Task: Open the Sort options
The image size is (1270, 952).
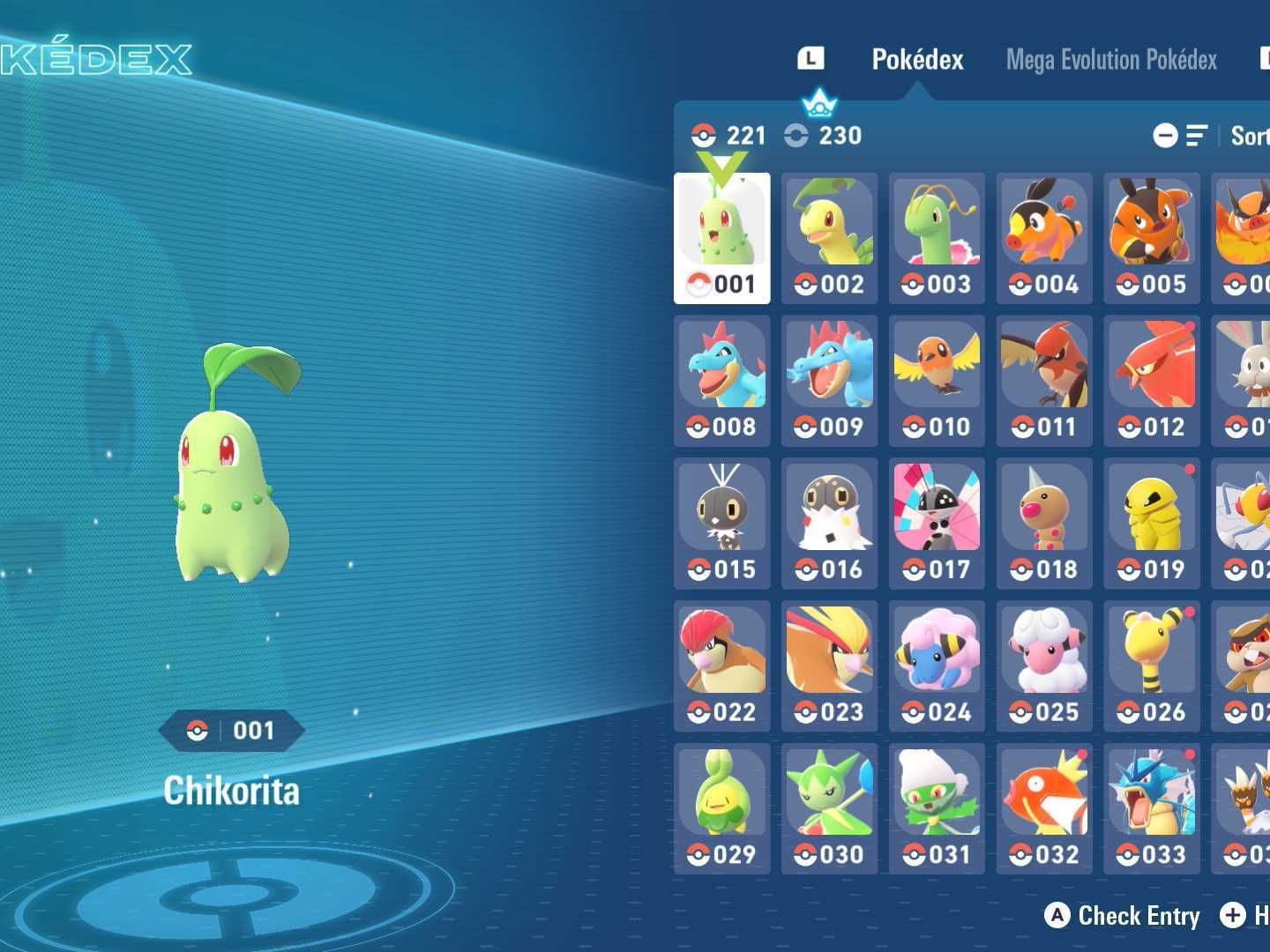Action: tap(1248, 136)
